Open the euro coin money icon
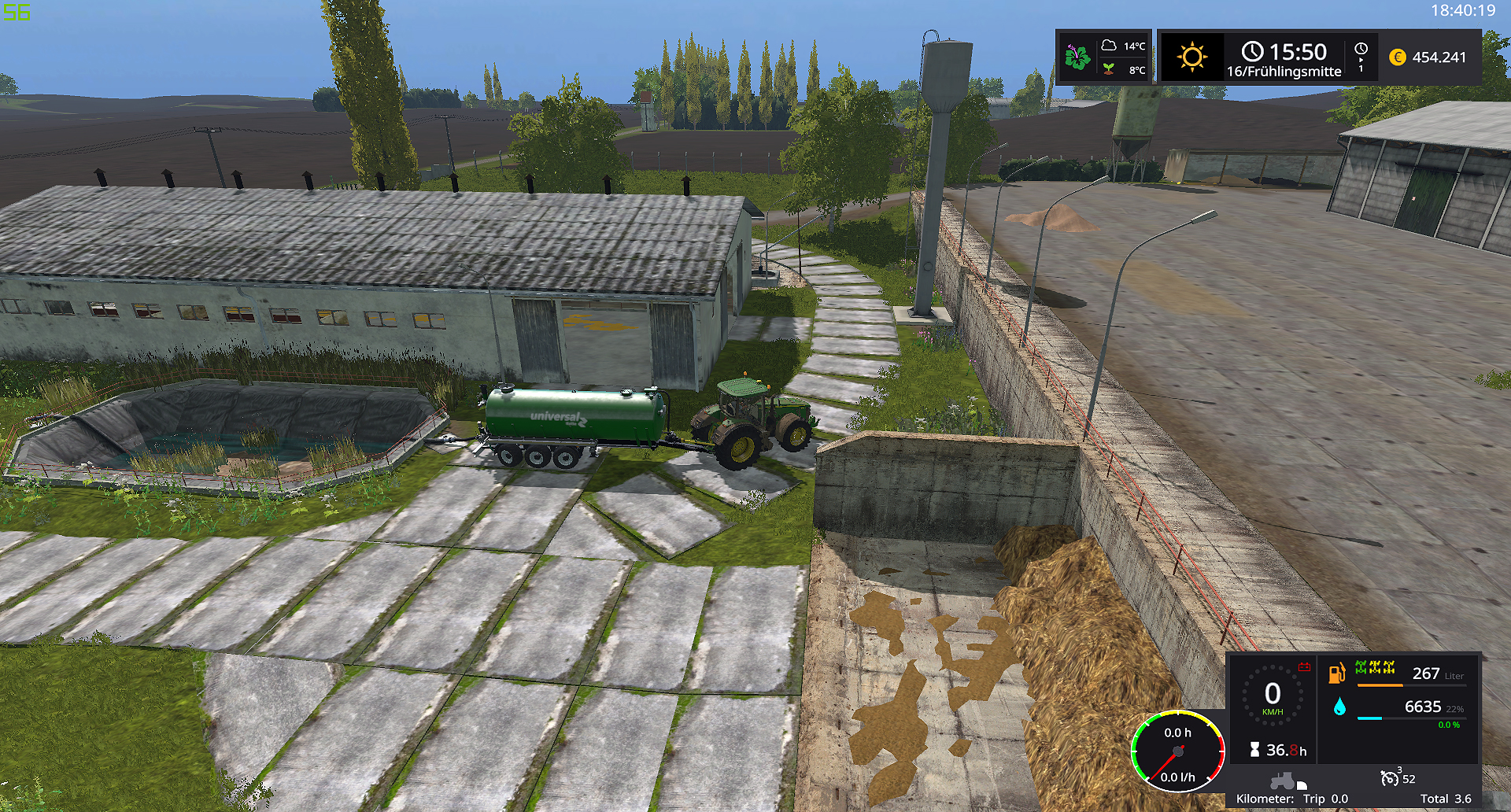The image size is (1511, 812). [x=1398, y=57]
